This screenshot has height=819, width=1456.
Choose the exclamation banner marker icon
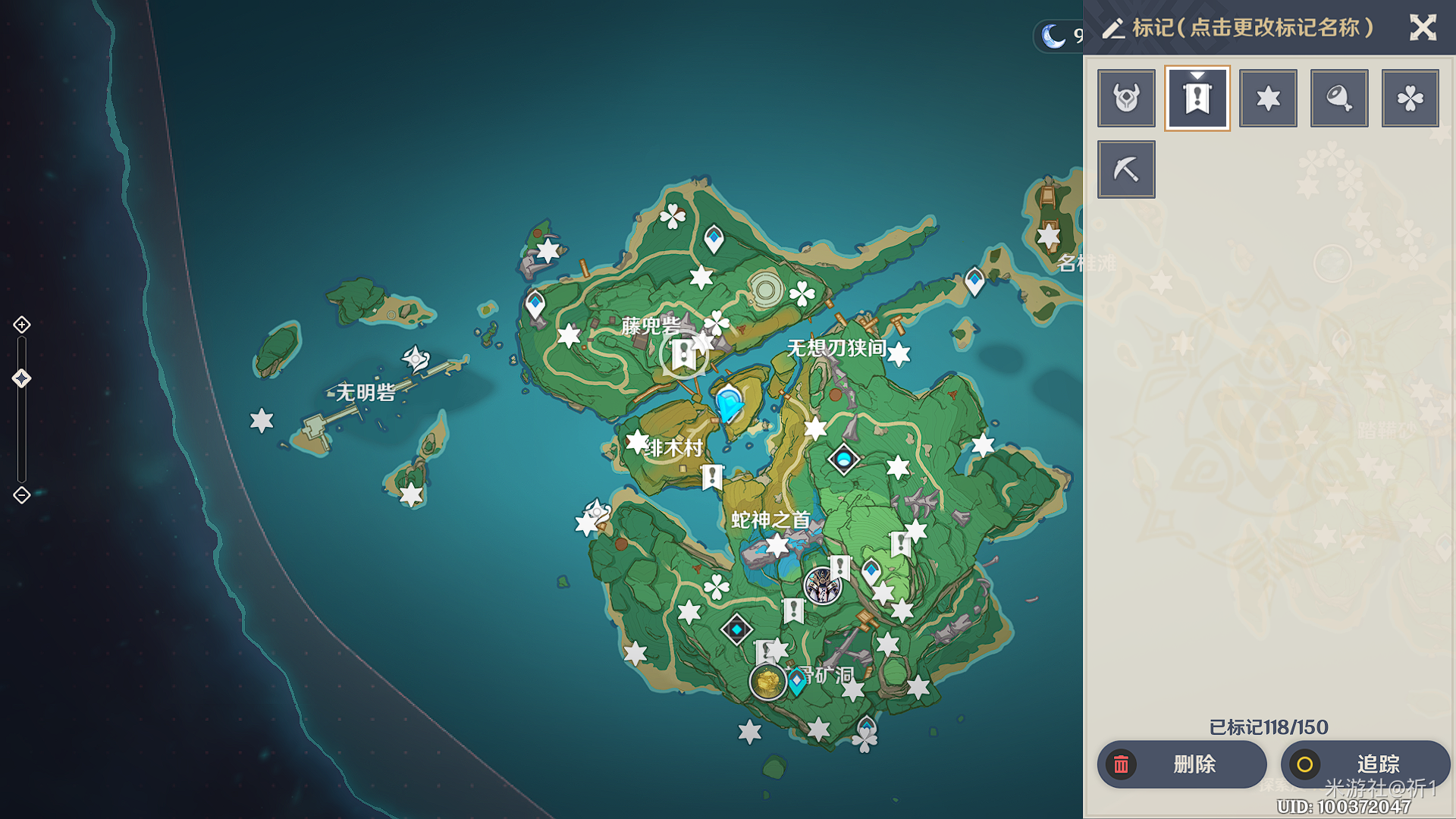pos(1197,99)
